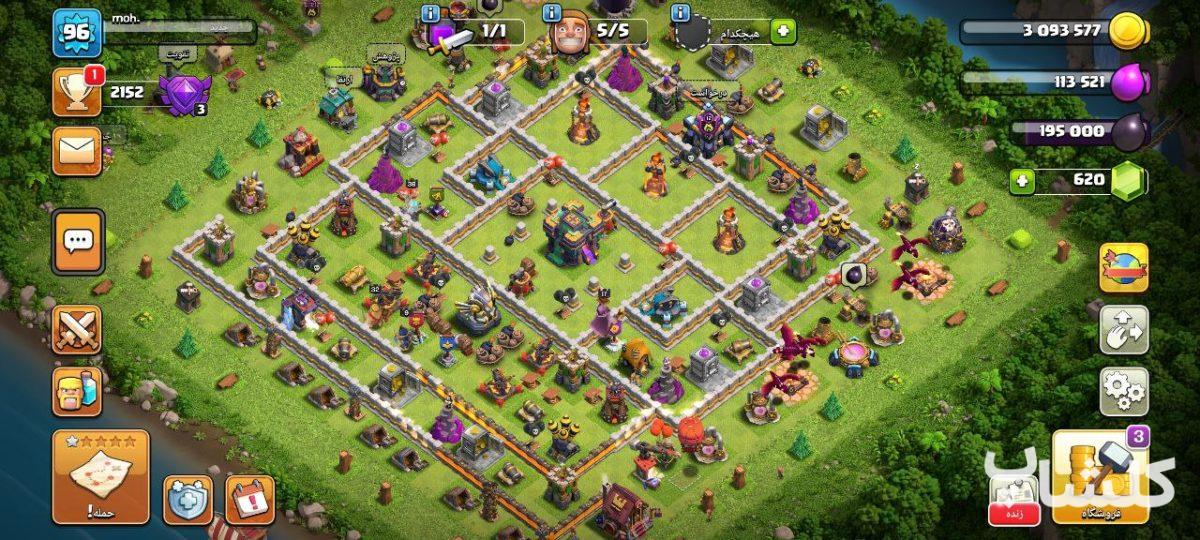Screen dimensions: 1200x540
Task: Open the mail inbox envelope
Action: (76, 150)
